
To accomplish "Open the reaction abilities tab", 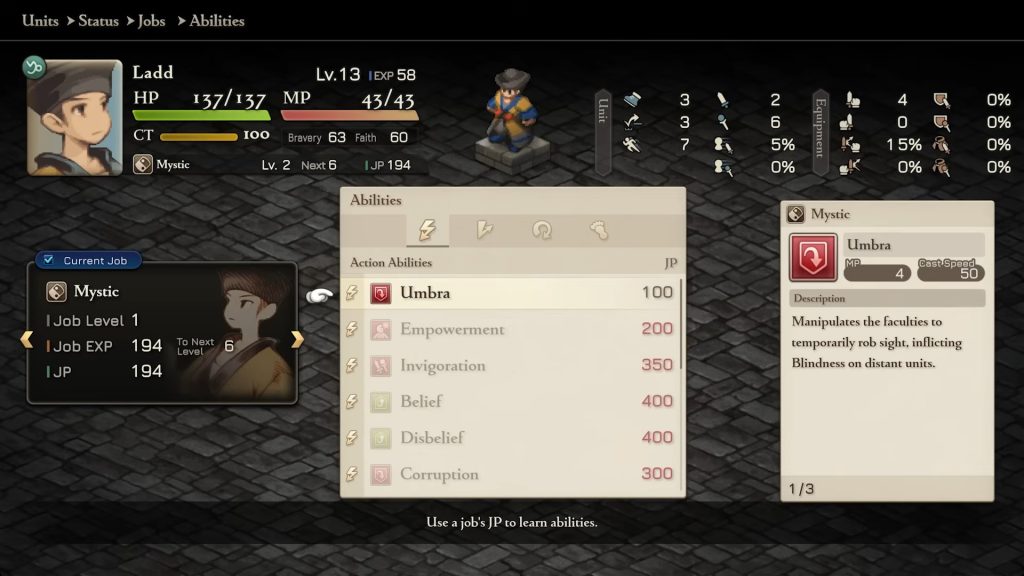I will point(484,231).
